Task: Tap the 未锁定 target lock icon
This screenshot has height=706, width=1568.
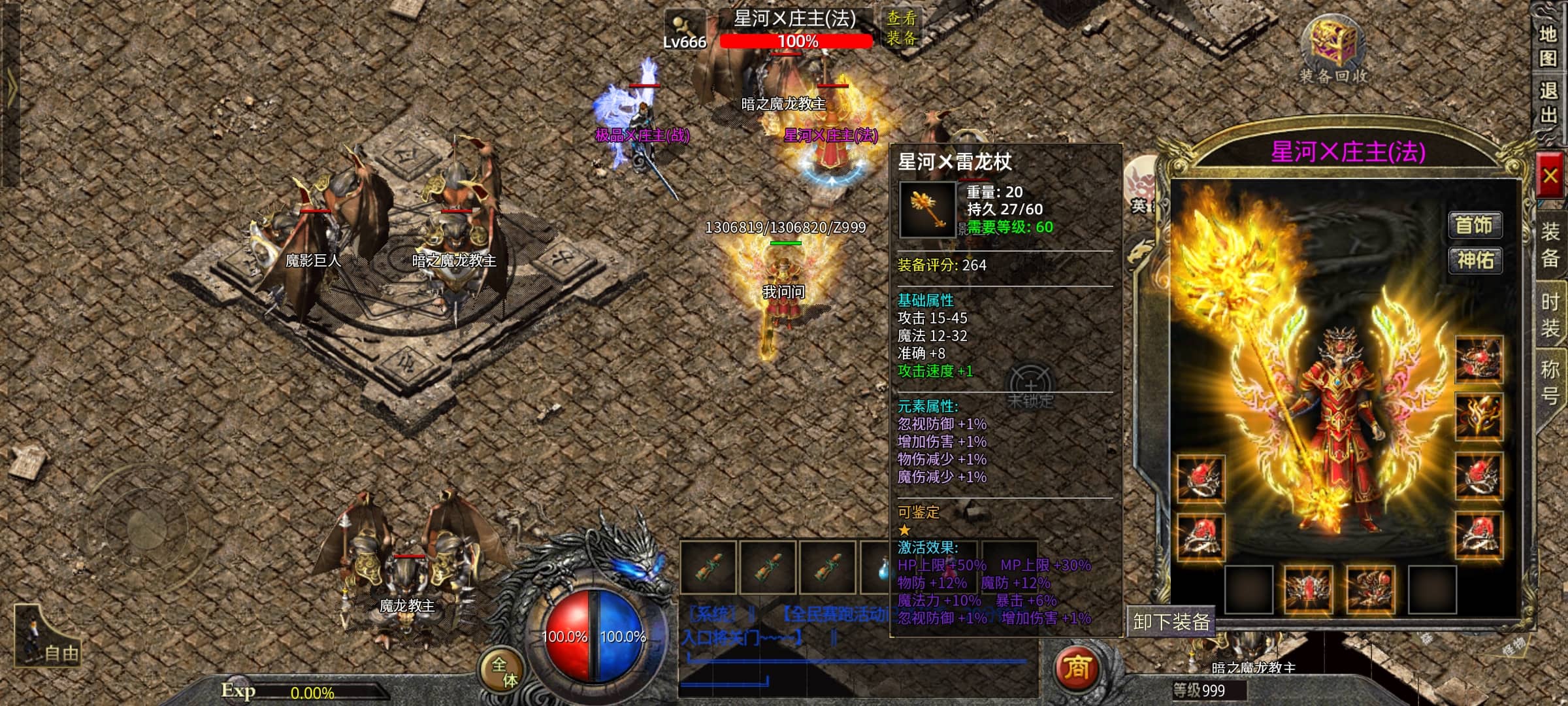Action: [x=1030, y=387]
